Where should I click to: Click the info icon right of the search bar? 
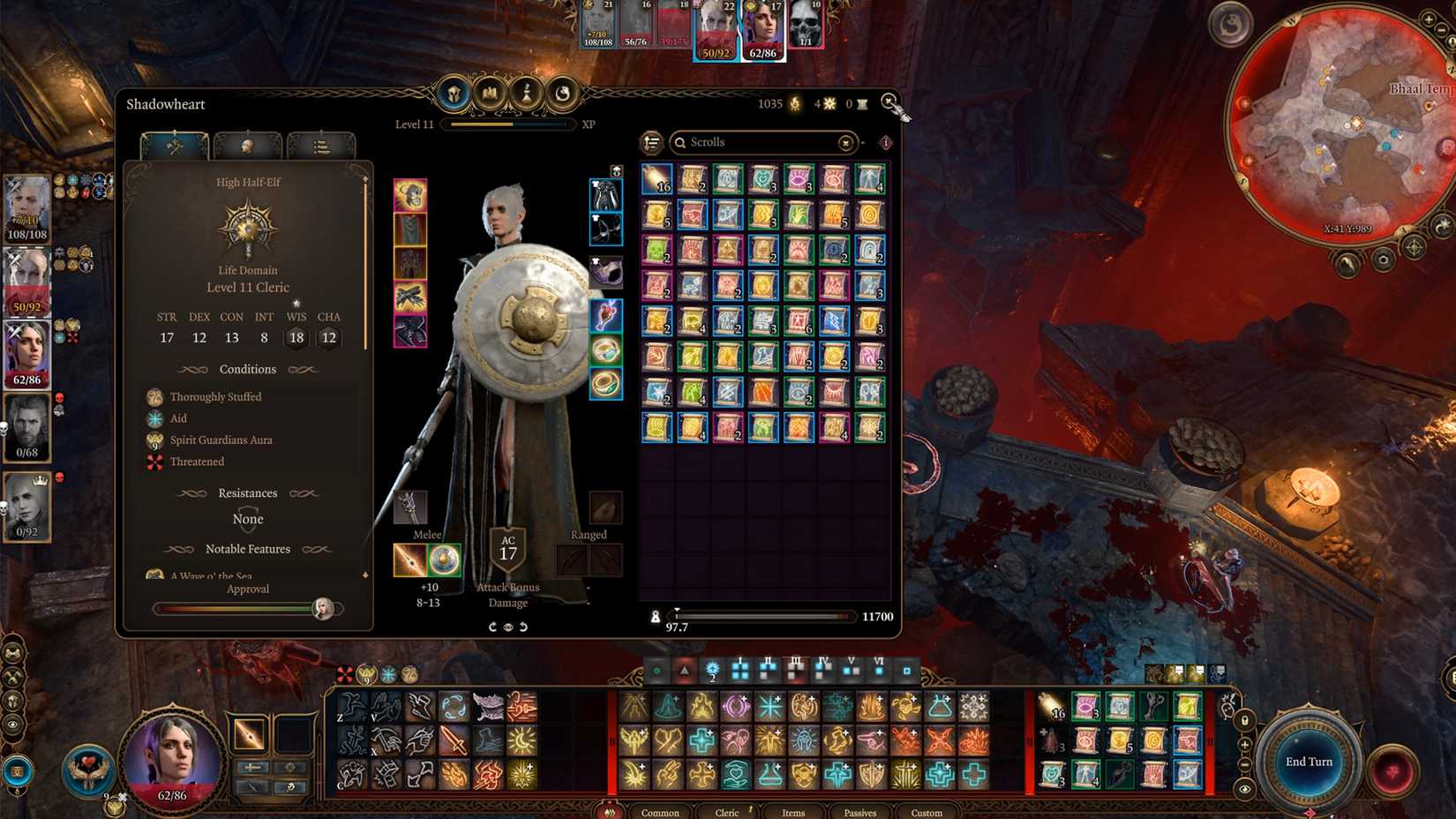885,143
